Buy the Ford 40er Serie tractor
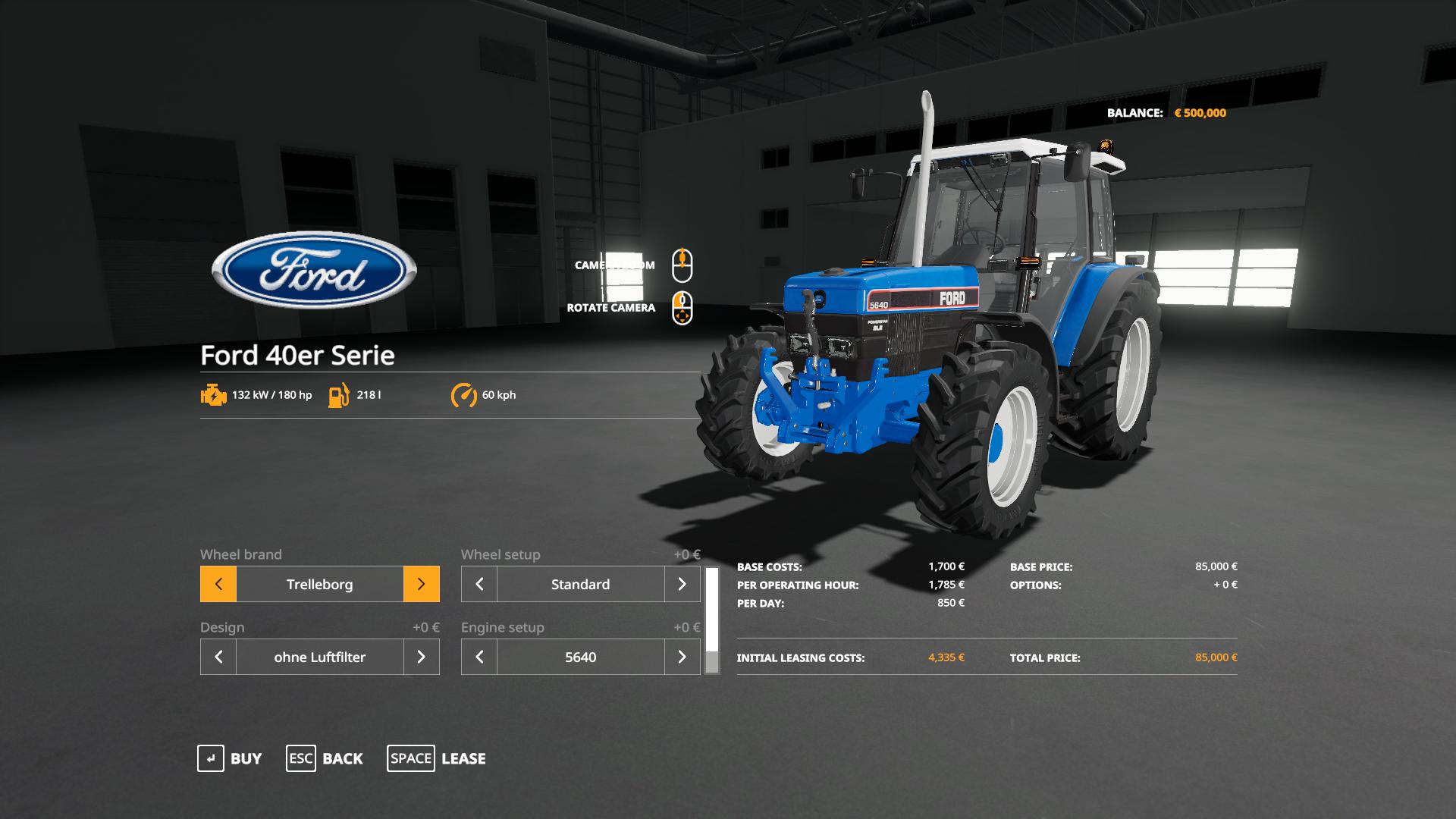The height and width of the screenshot is (819, 1456). coord(229,758)
